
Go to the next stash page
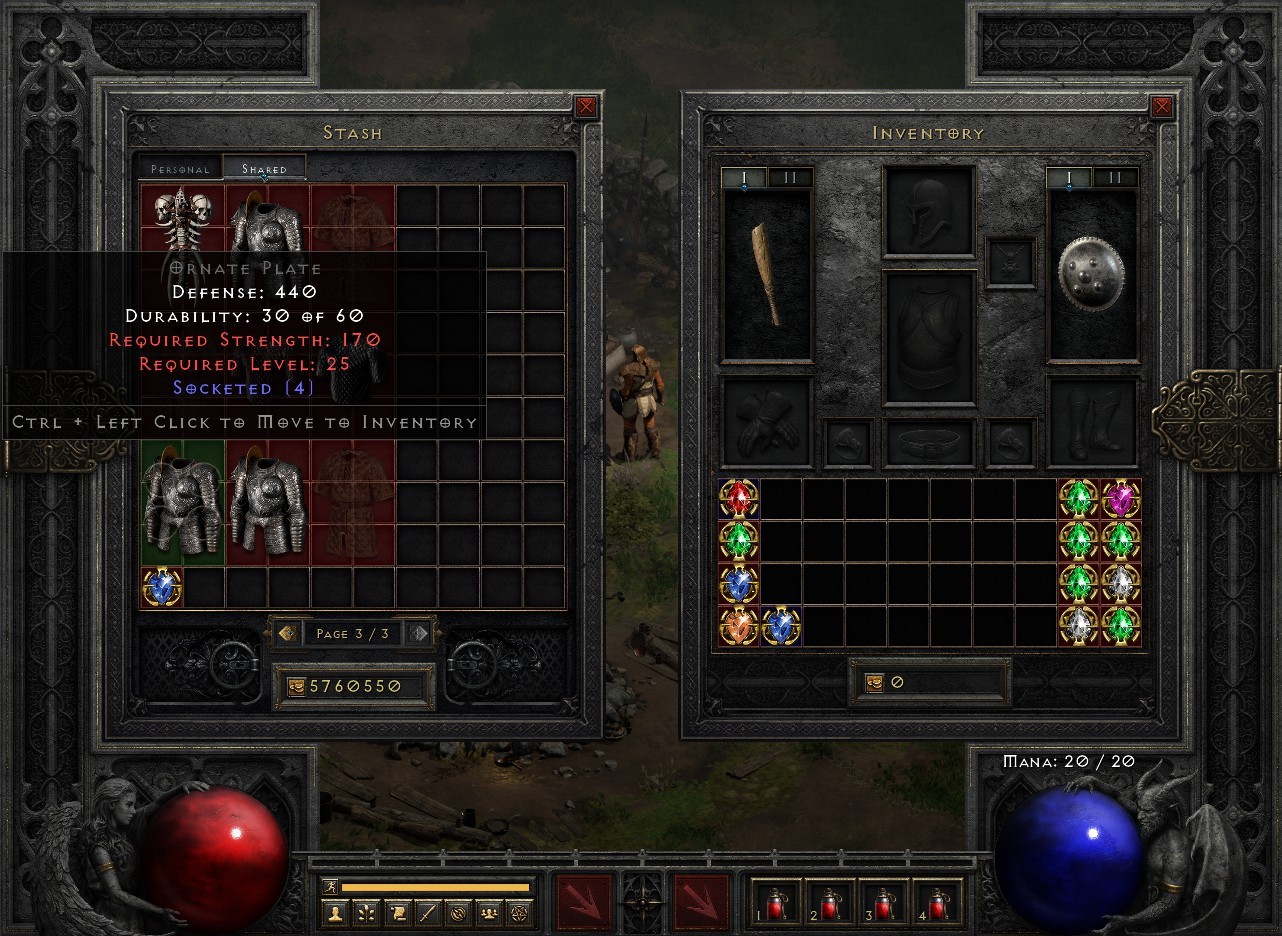pyautogui.click(x=417, y=632)
